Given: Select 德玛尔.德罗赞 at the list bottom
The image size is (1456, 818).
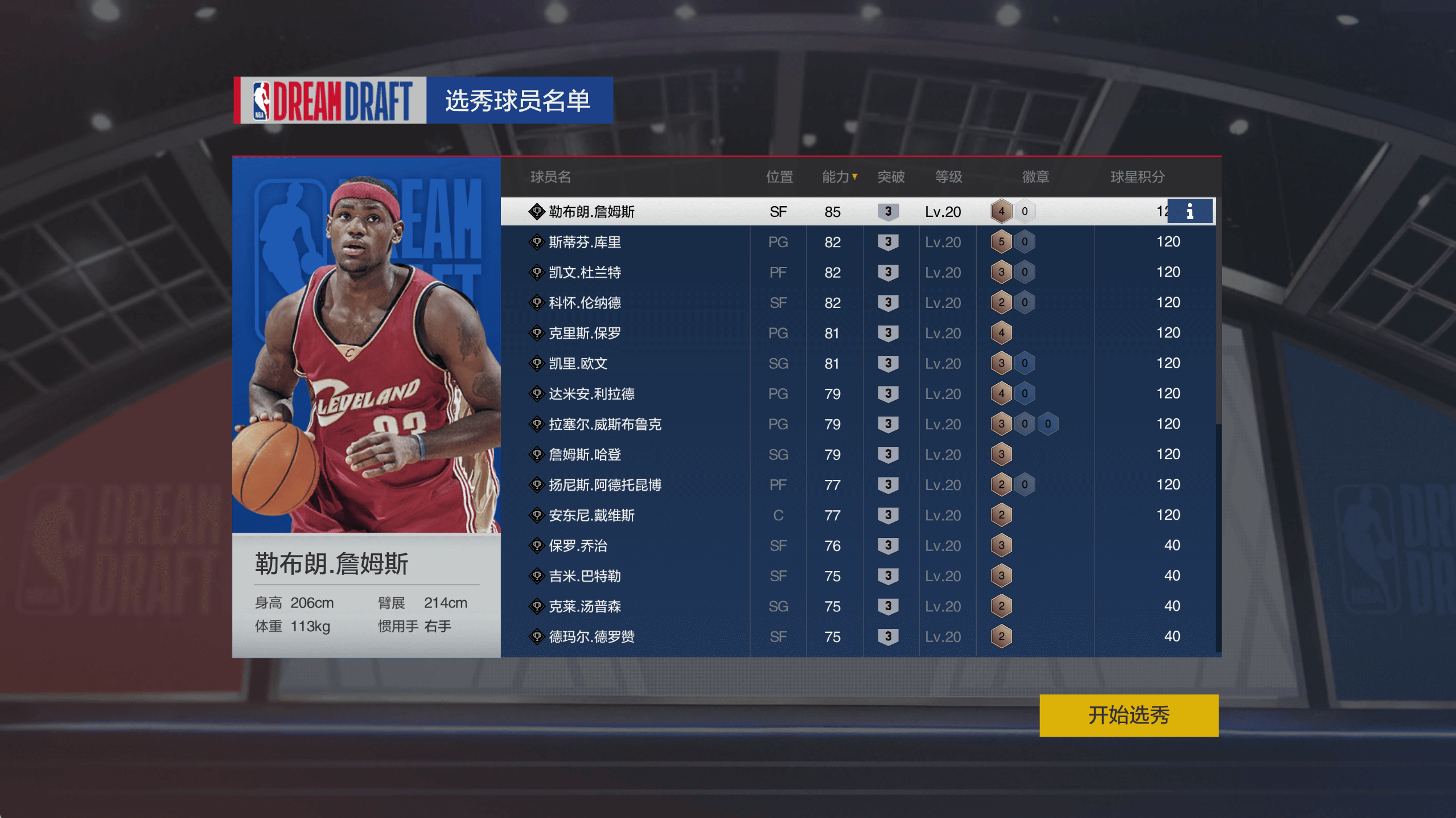Looking at the screenshot, I should coord(591,637).
